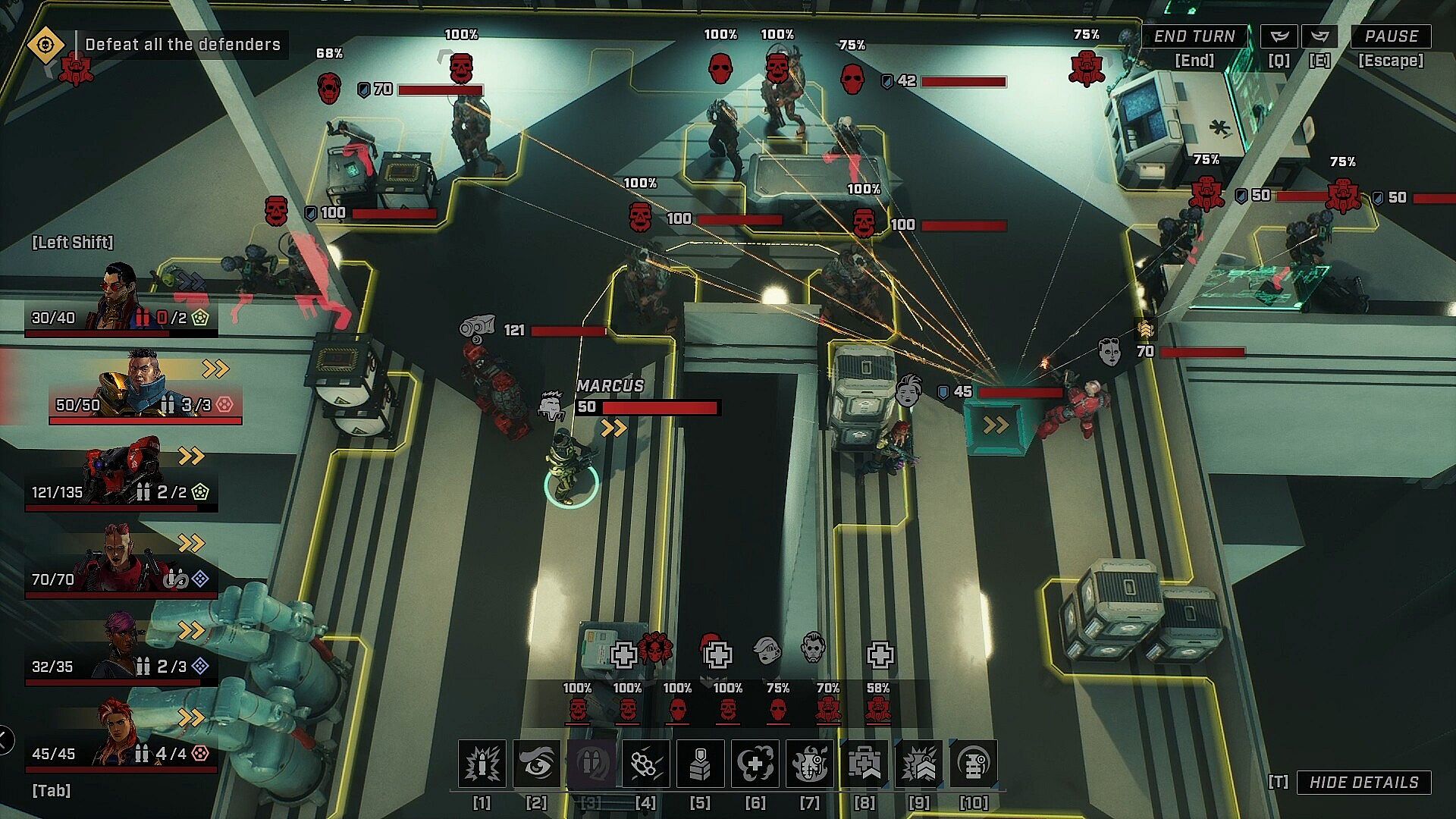Open the Pause menu
Image resolution: width=1456 pixels, height=819 pixels.
[1391, 36]
